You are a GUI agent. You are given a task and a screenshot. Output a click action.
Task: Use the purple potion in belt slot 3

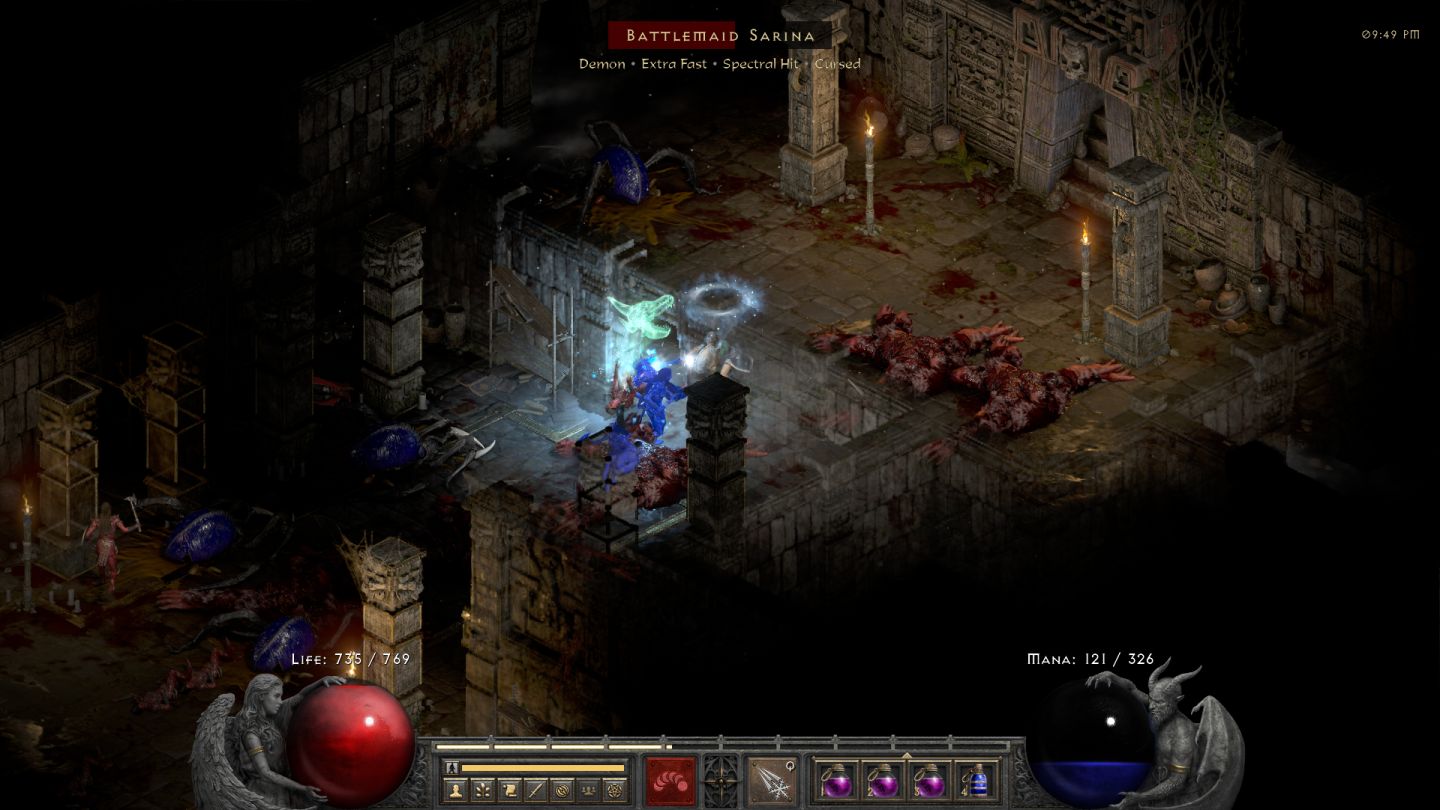tap(930, 780)
